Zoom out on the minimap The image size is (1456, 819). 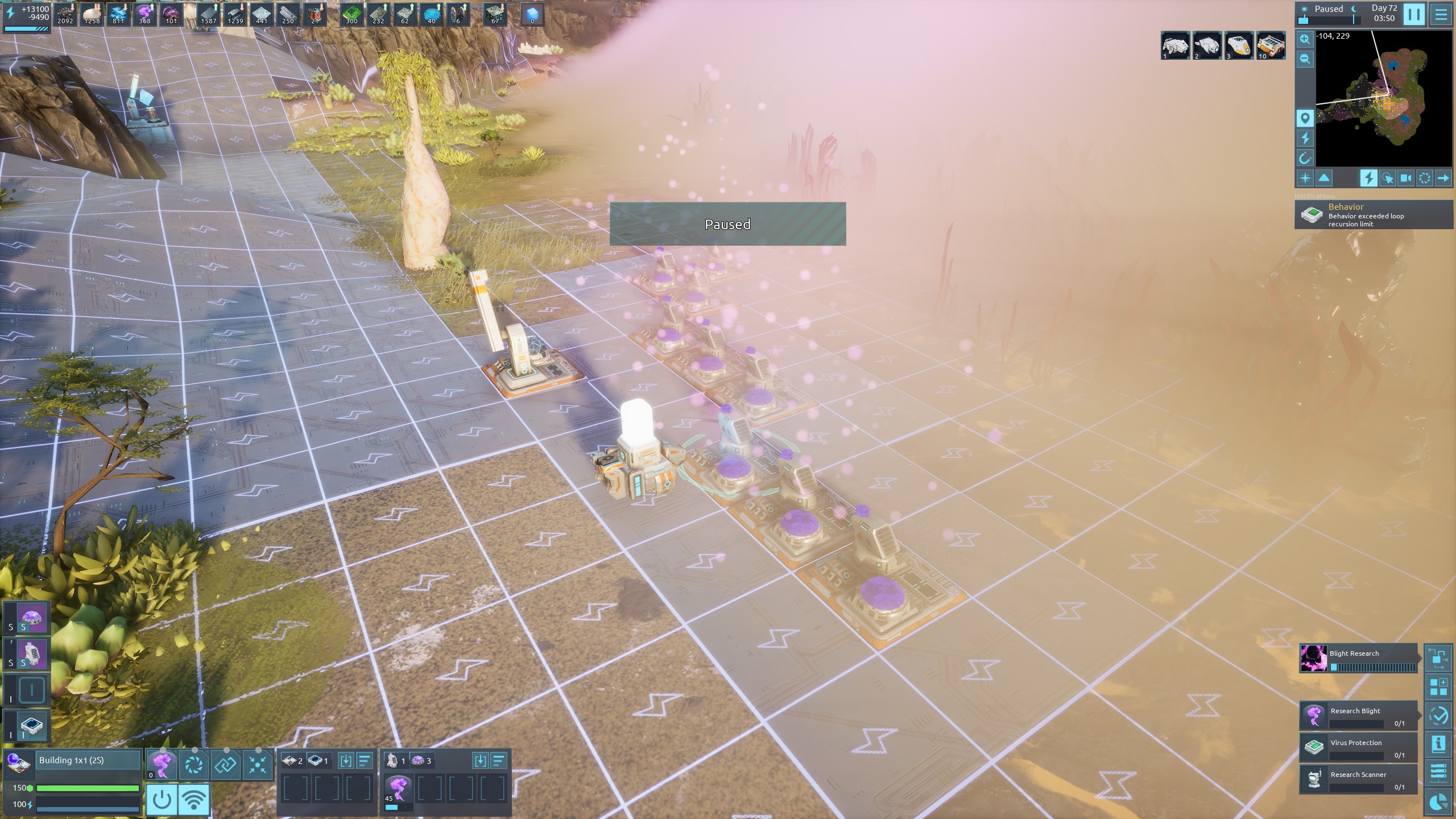coord(1305,59)
